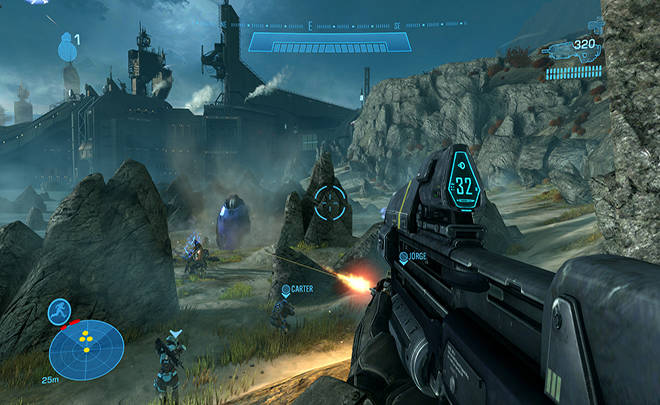
Task: Click the CARTER teammate marker
Action: [x=285, y=290]
